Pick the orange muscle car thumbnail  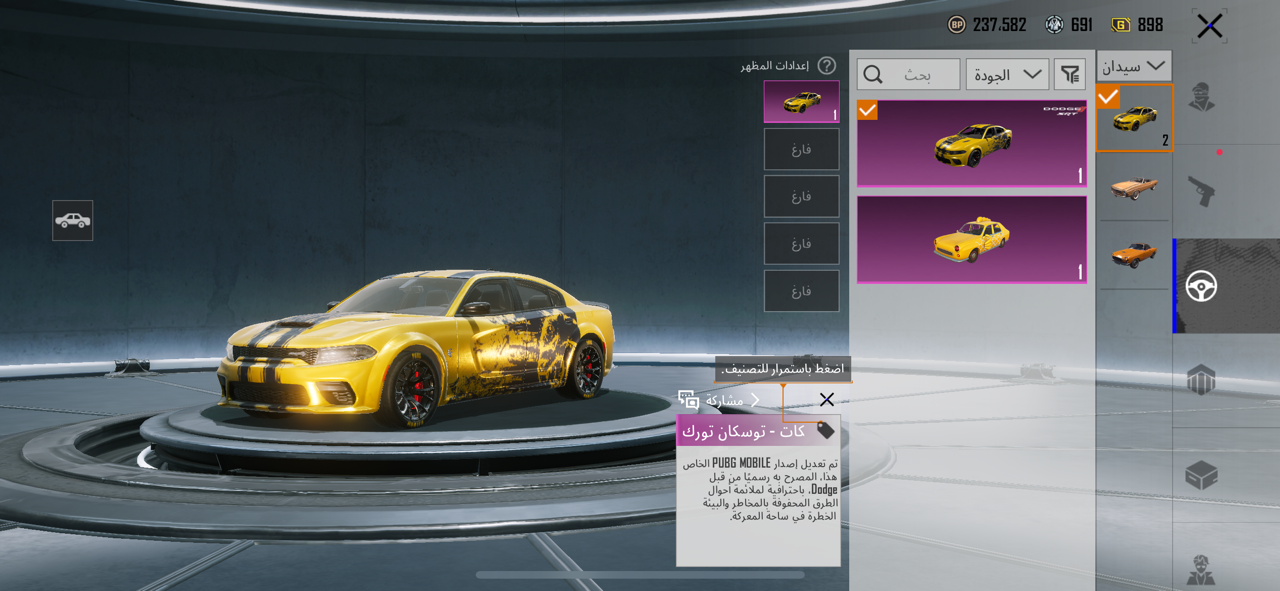tap(1134, 254)
